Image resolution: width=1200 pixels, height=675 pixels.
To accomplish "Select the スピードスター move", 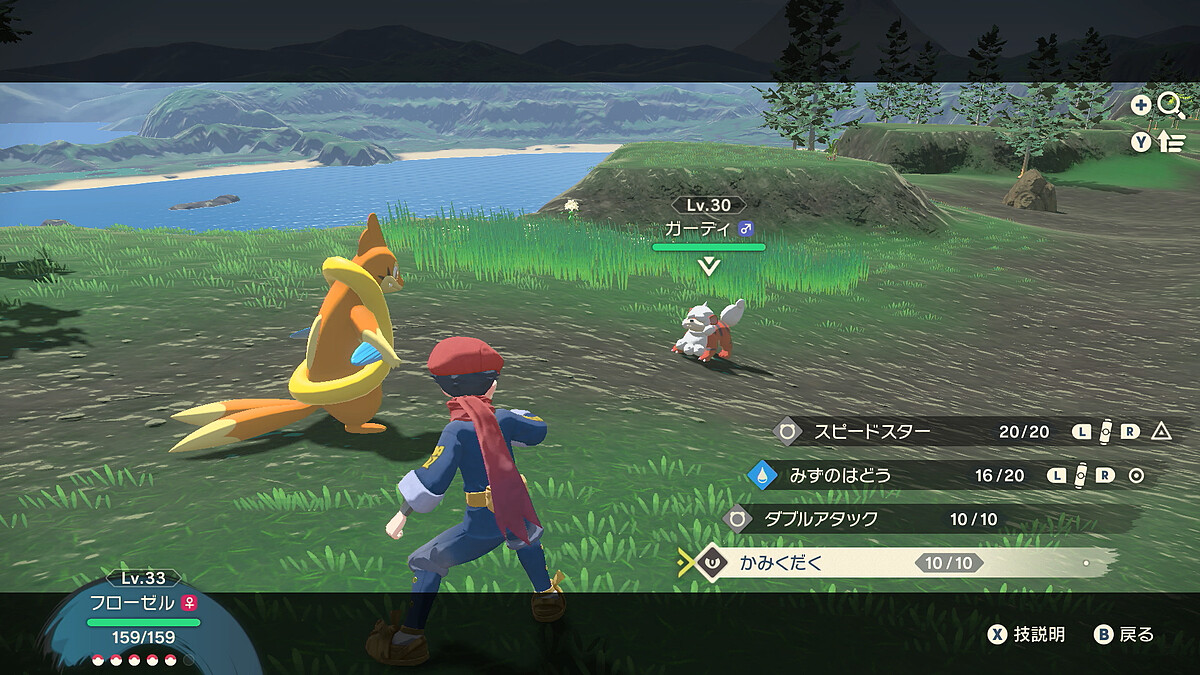I will 872,432.
